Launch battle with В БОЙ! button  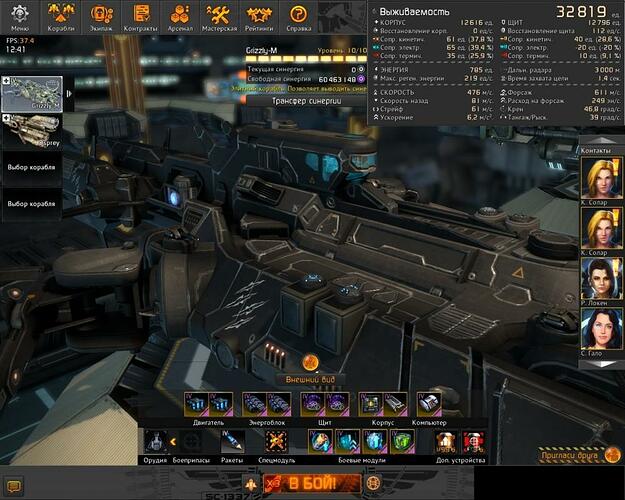309,484
